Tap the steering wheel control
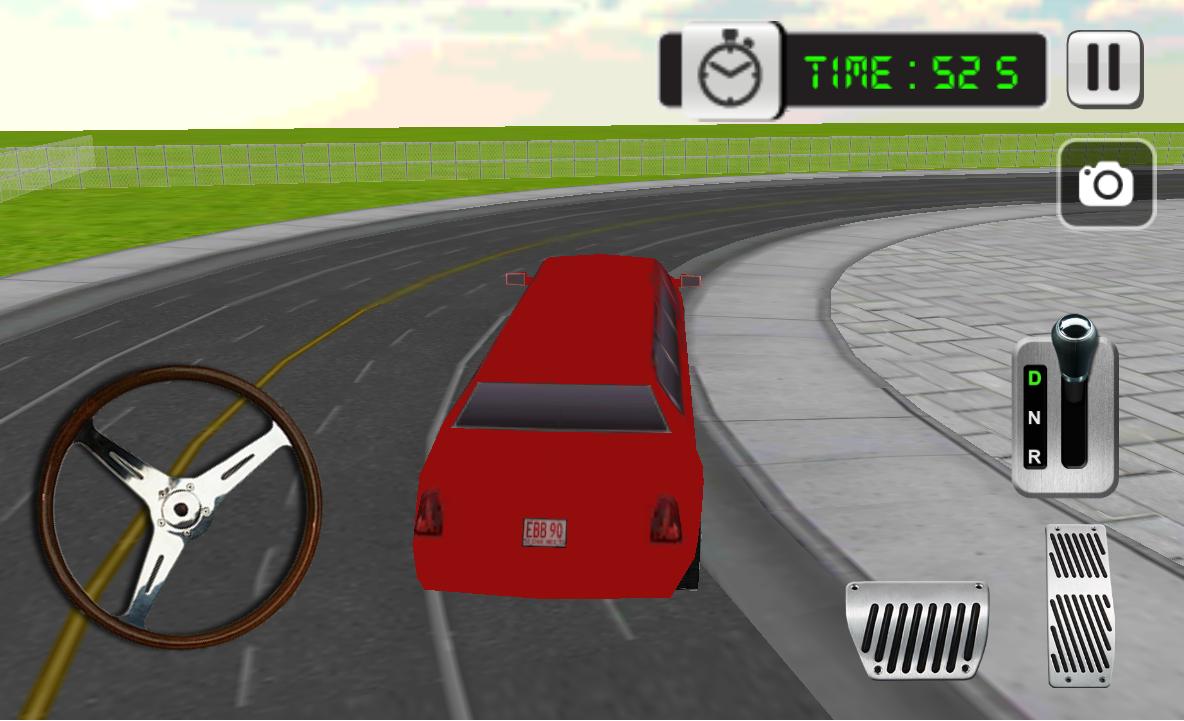This screenshot has width=1184, height=721. click(180, 506)
